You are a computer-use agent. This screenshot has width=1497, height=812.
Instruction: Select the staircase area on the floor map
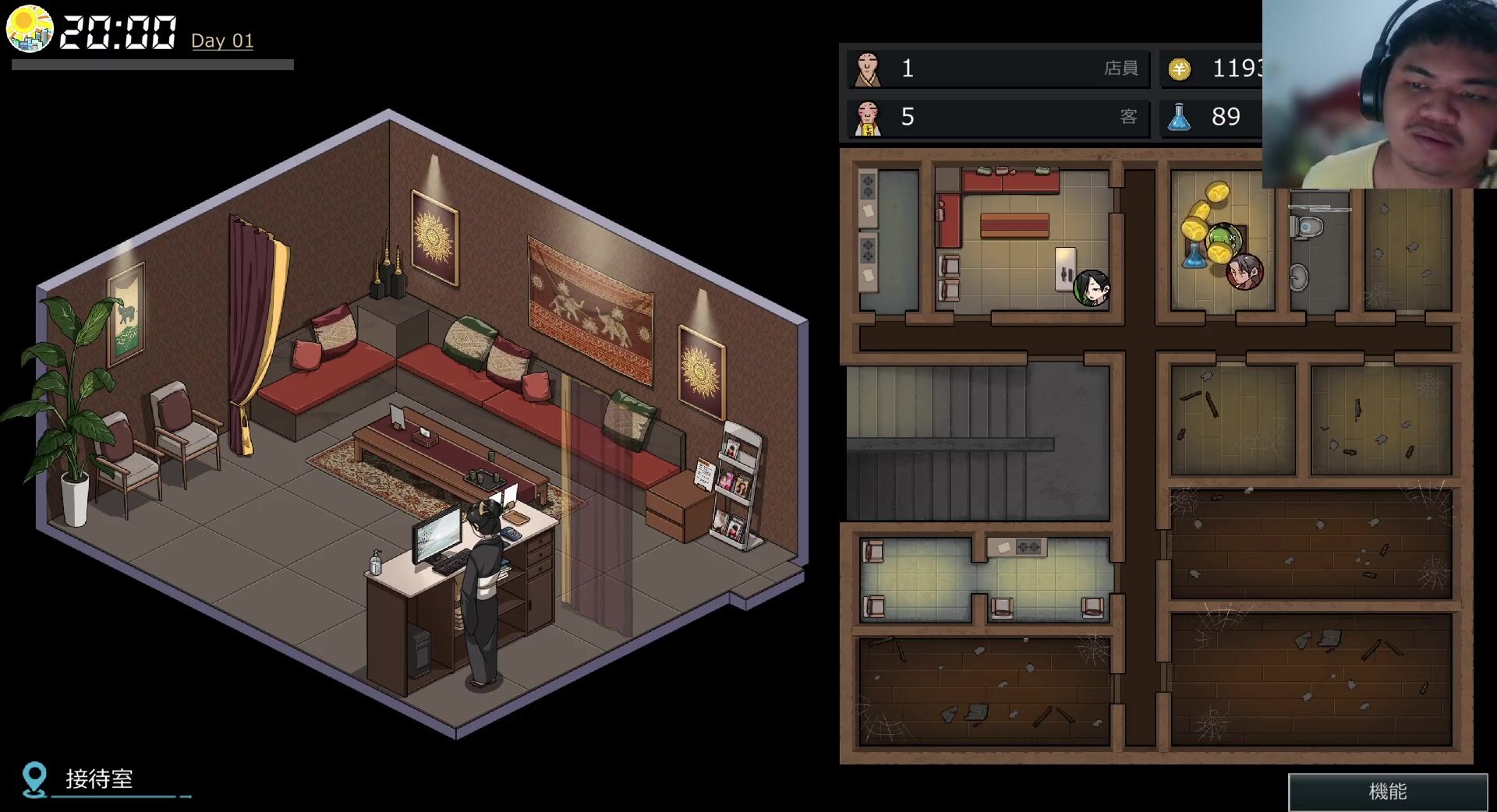pyautogui.click(x=978, y=442)
